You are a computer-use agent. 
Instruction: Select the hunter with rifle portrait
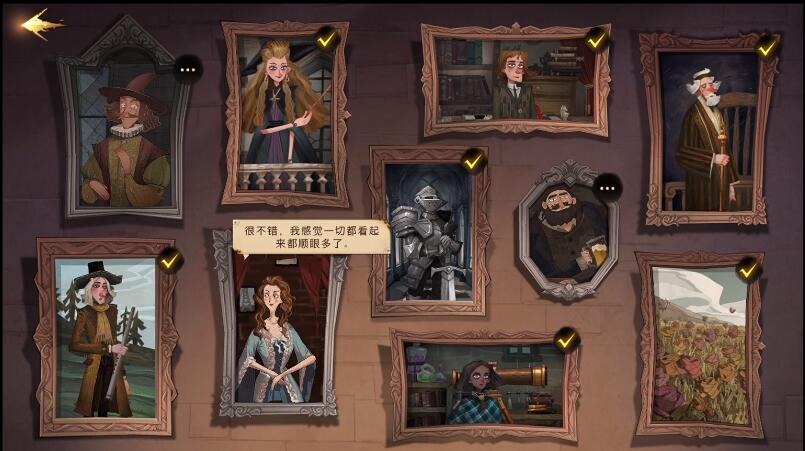[105, 336]
